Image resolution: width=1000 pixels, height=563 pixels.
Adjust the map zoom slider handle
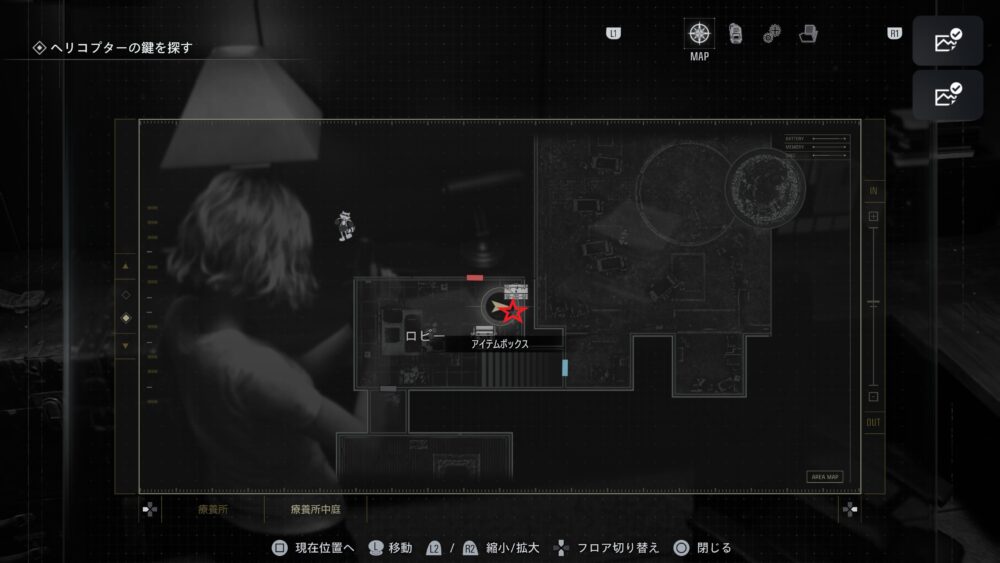tap(873, 302)
